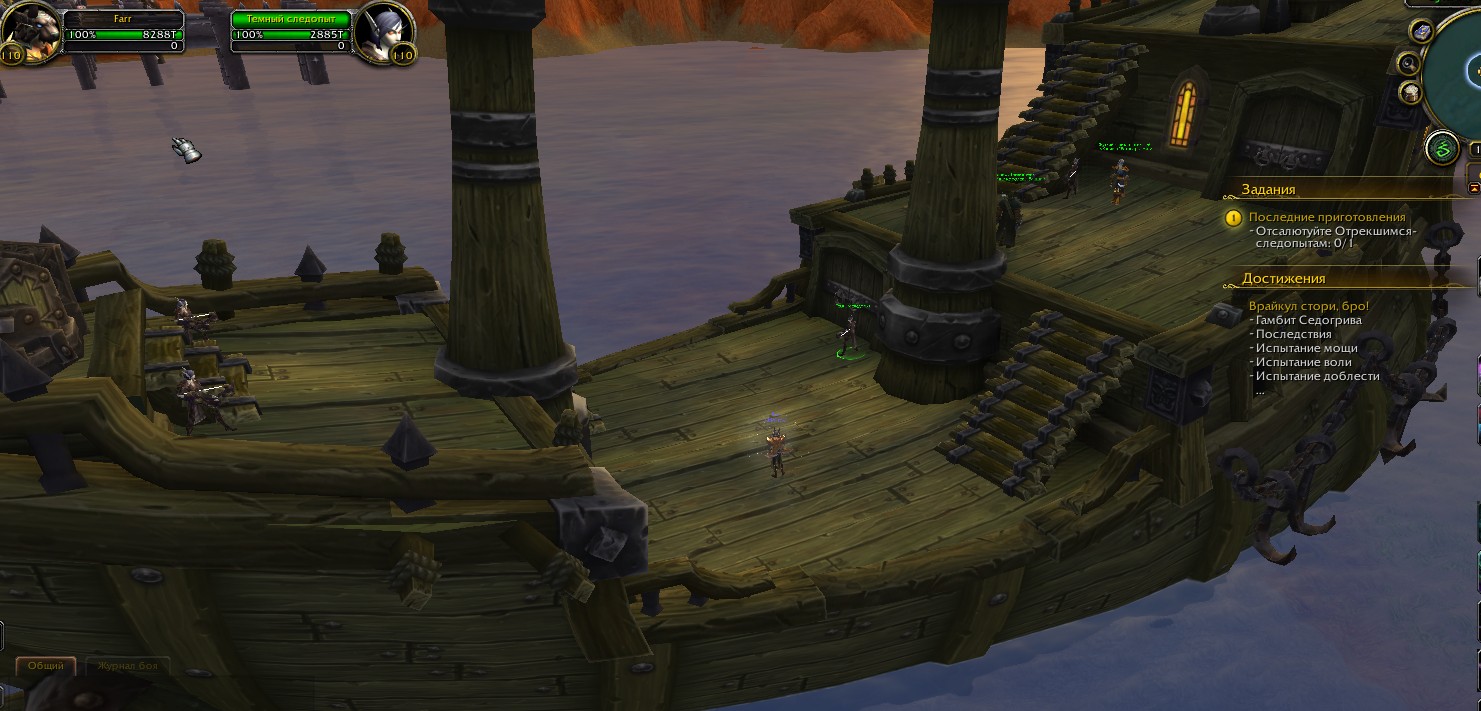Image resolution: width=1481 pixels, height=711 pixels.
Task: Open the Журнал боя chat tab
Action: [127, 666]
